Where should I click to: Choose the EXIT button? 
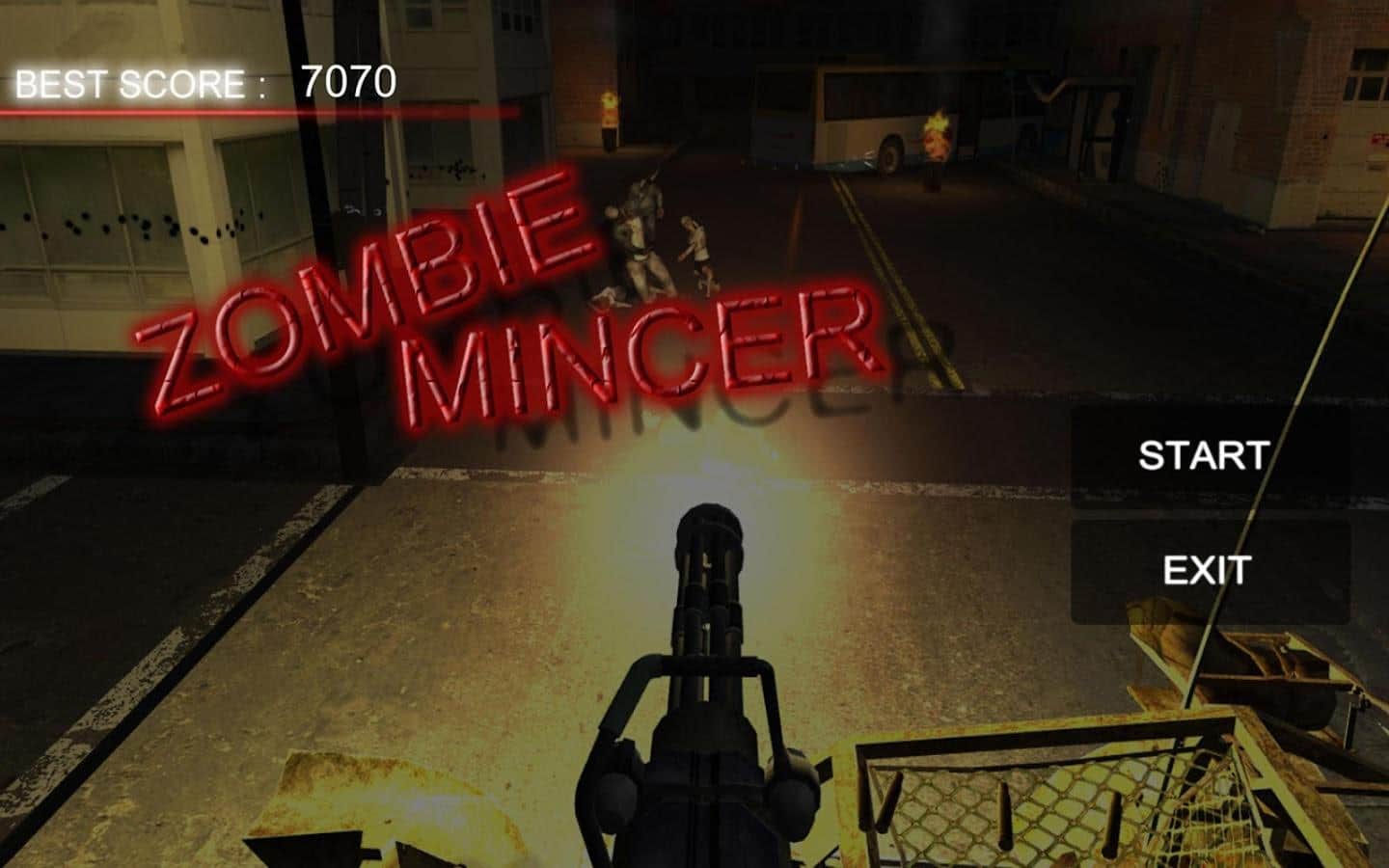click(1208, 571)
